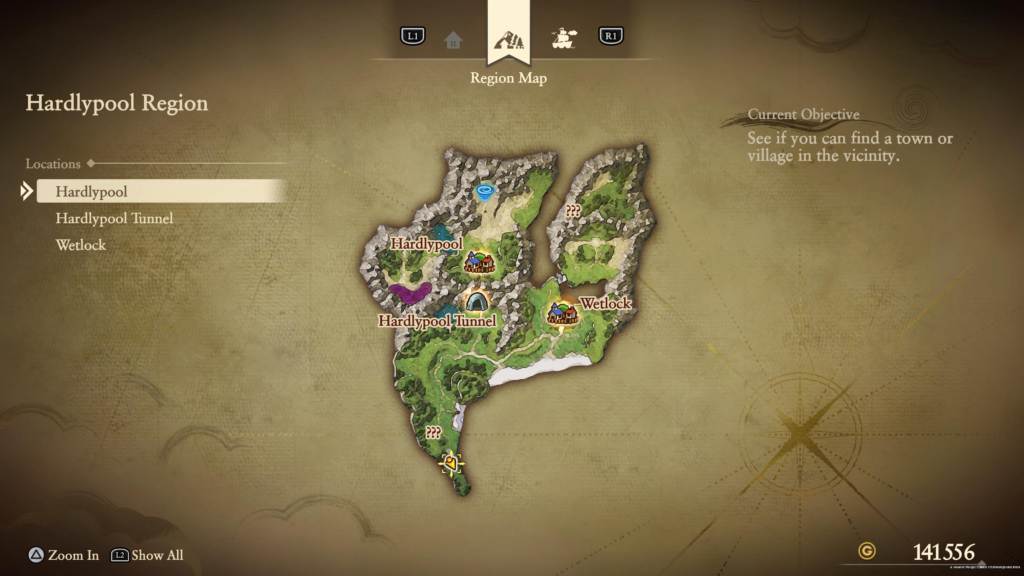Viewport: 1024px width, 576px height.
Task: Switch to the sailing ship world map tab
Action: 564,39
